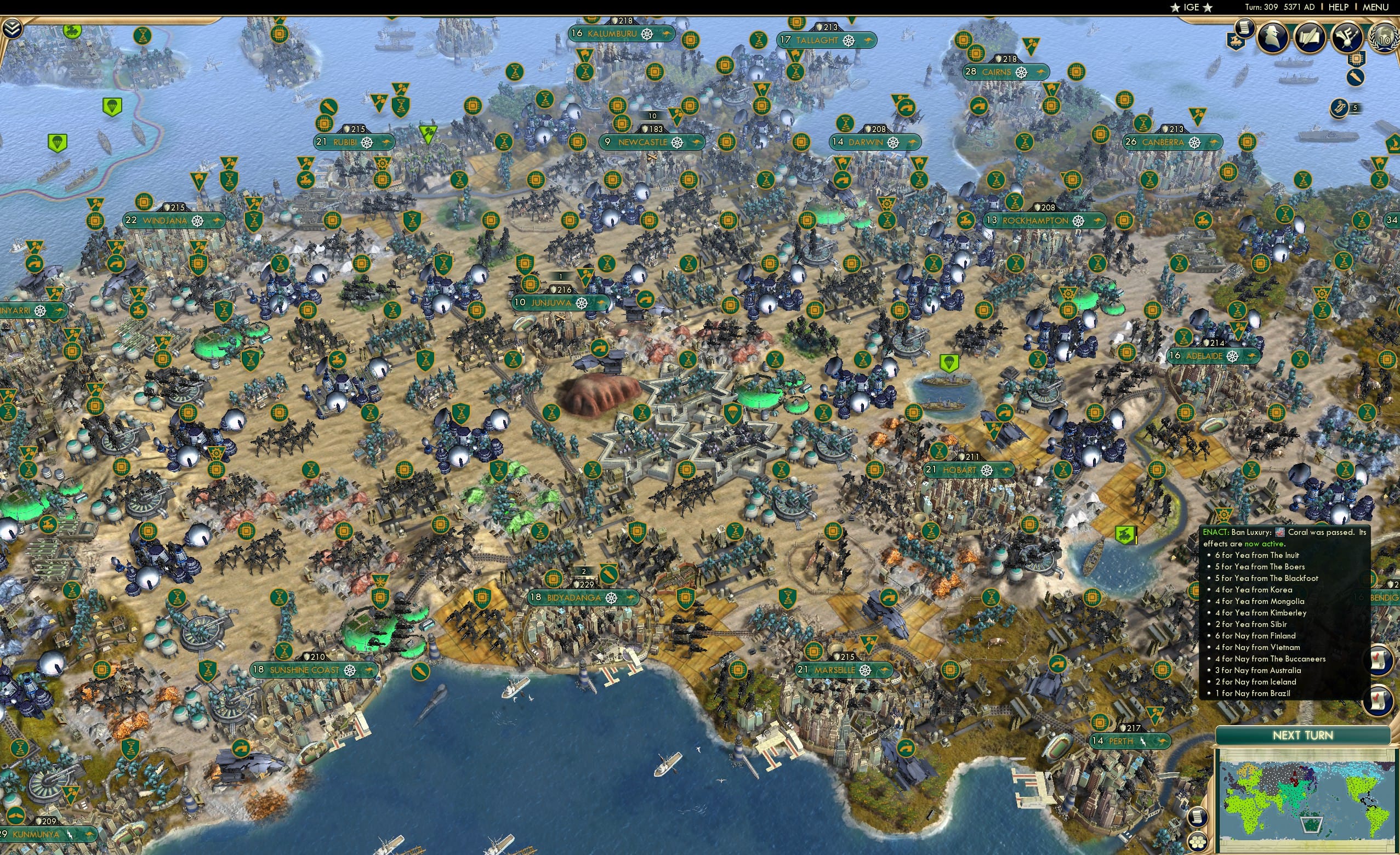Screen dimensions: 1400x855
Task: Open the HELP menu
Action: 1339,7
